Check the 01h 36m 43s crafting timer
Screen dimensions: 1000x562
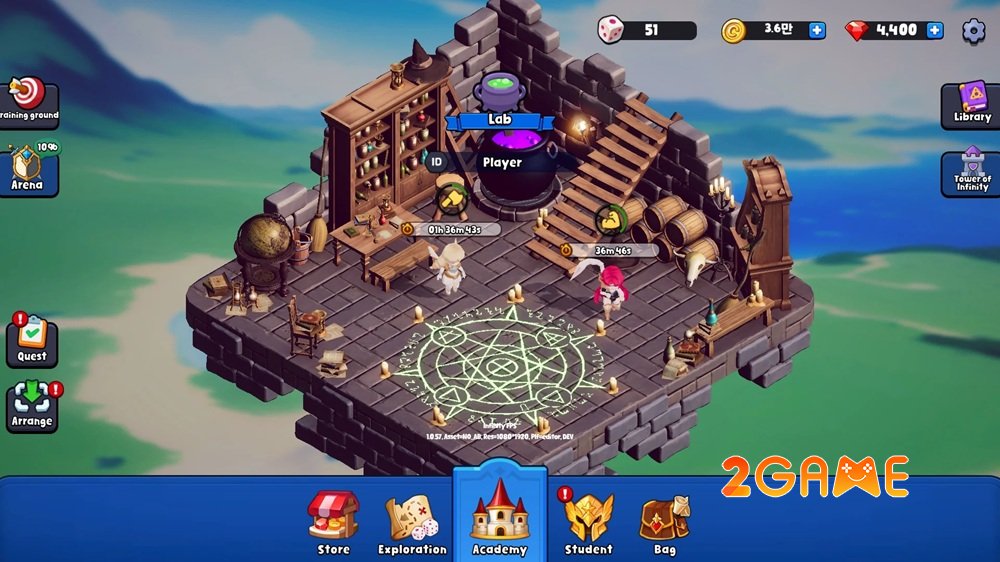pyautogui.click(x=454, y=229)
